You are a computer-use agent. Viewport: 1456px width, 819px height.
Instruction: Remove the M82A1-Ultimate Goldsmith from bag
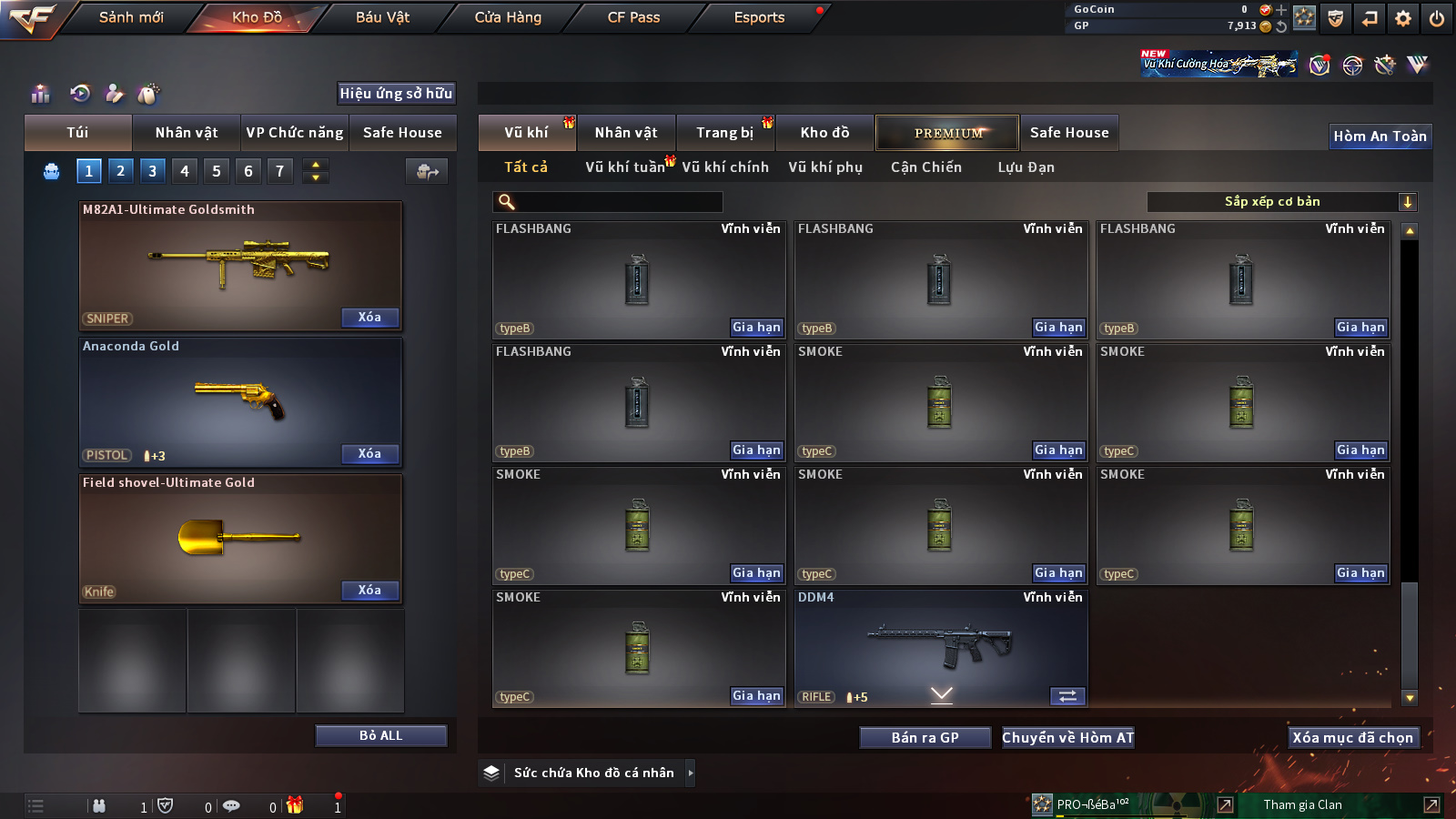click(369, 318)
